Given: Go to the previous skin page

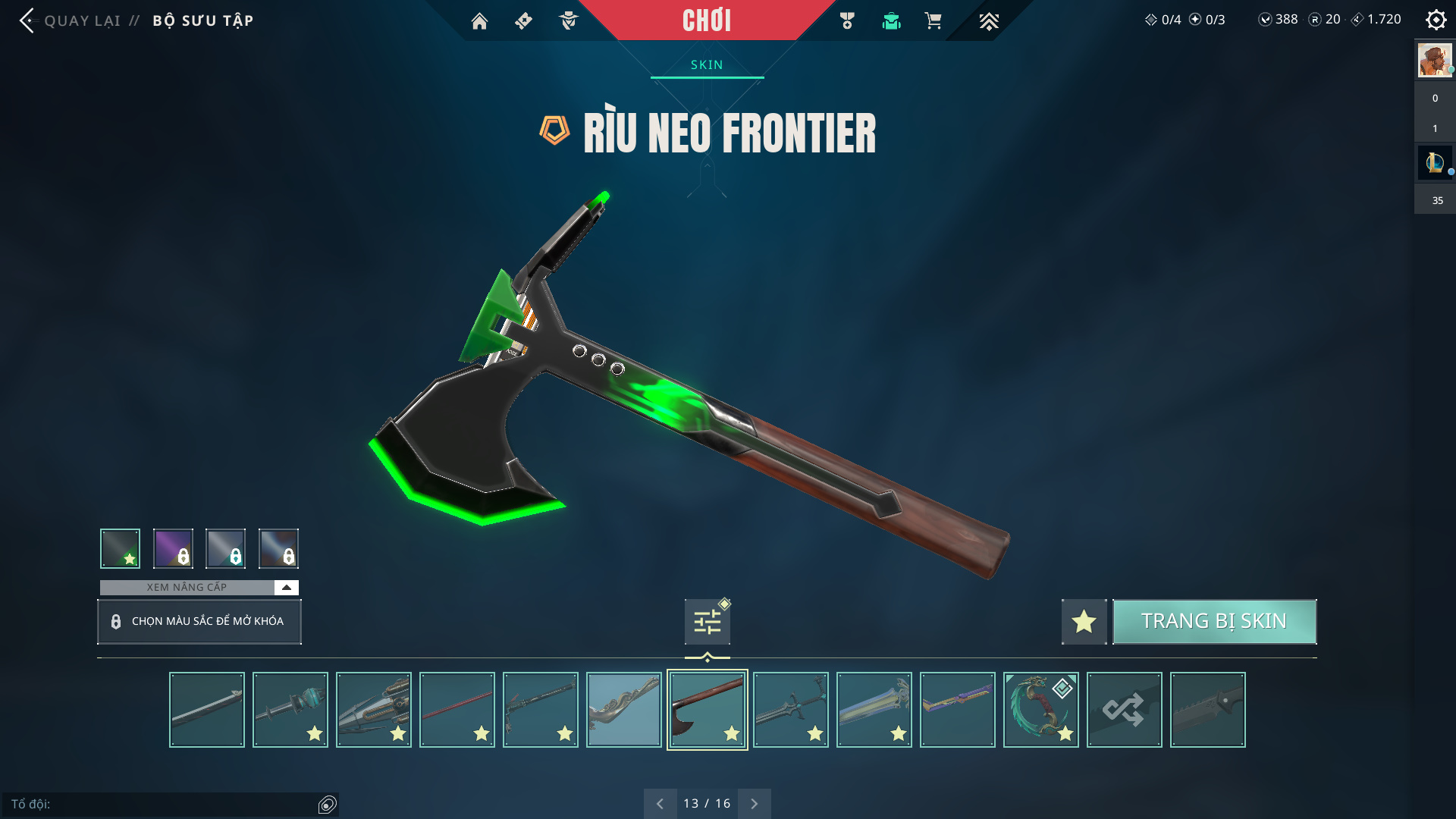Looking at the screenshot, I should click(x=660, y=804).
